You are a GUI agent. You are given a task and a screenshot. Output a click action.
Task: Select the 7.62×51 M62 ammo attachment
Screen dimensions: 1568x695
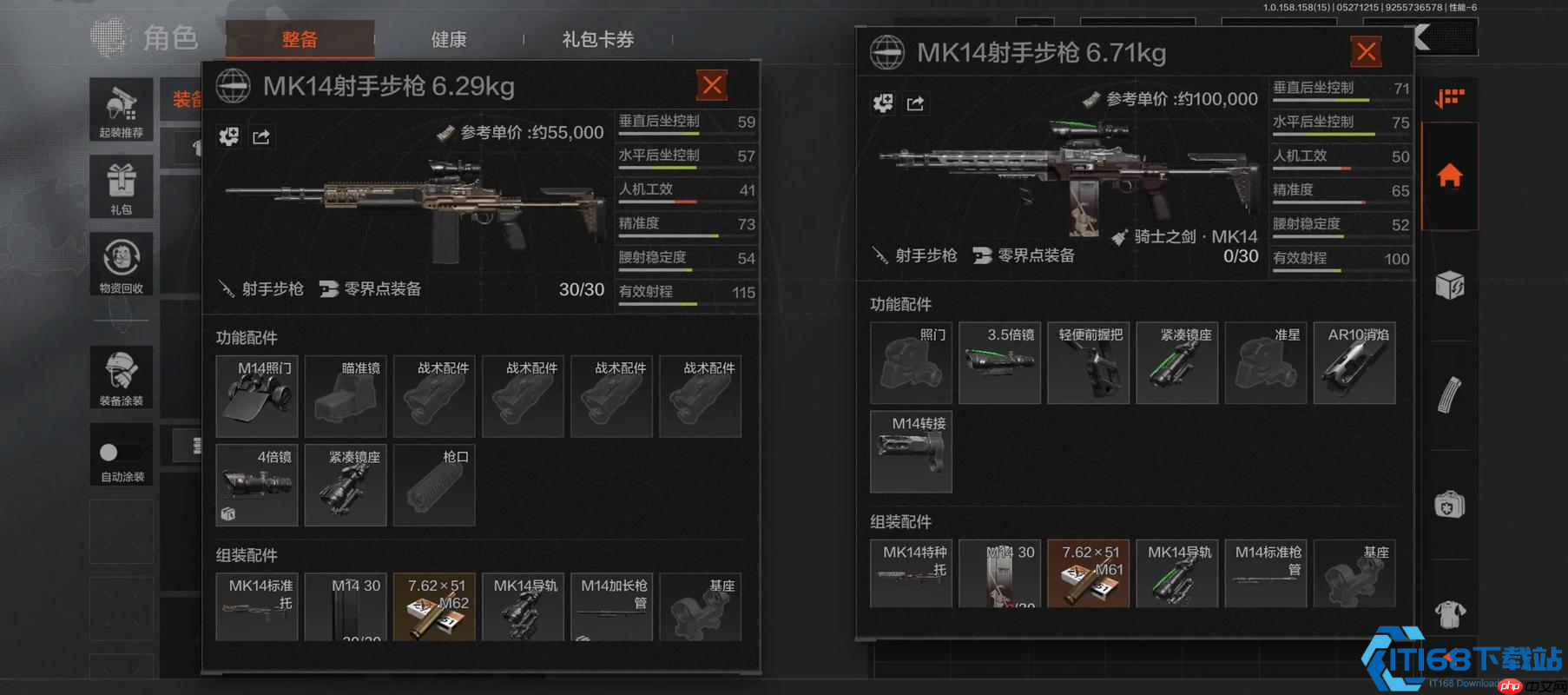point(434,606)
